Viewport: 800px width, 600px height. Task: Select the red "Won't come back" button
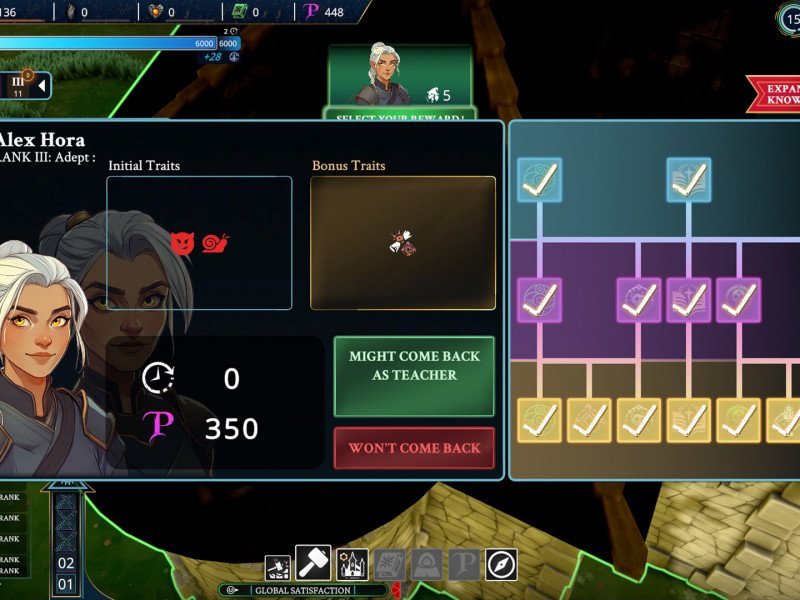pyautogui.click(x=414, y=448)
